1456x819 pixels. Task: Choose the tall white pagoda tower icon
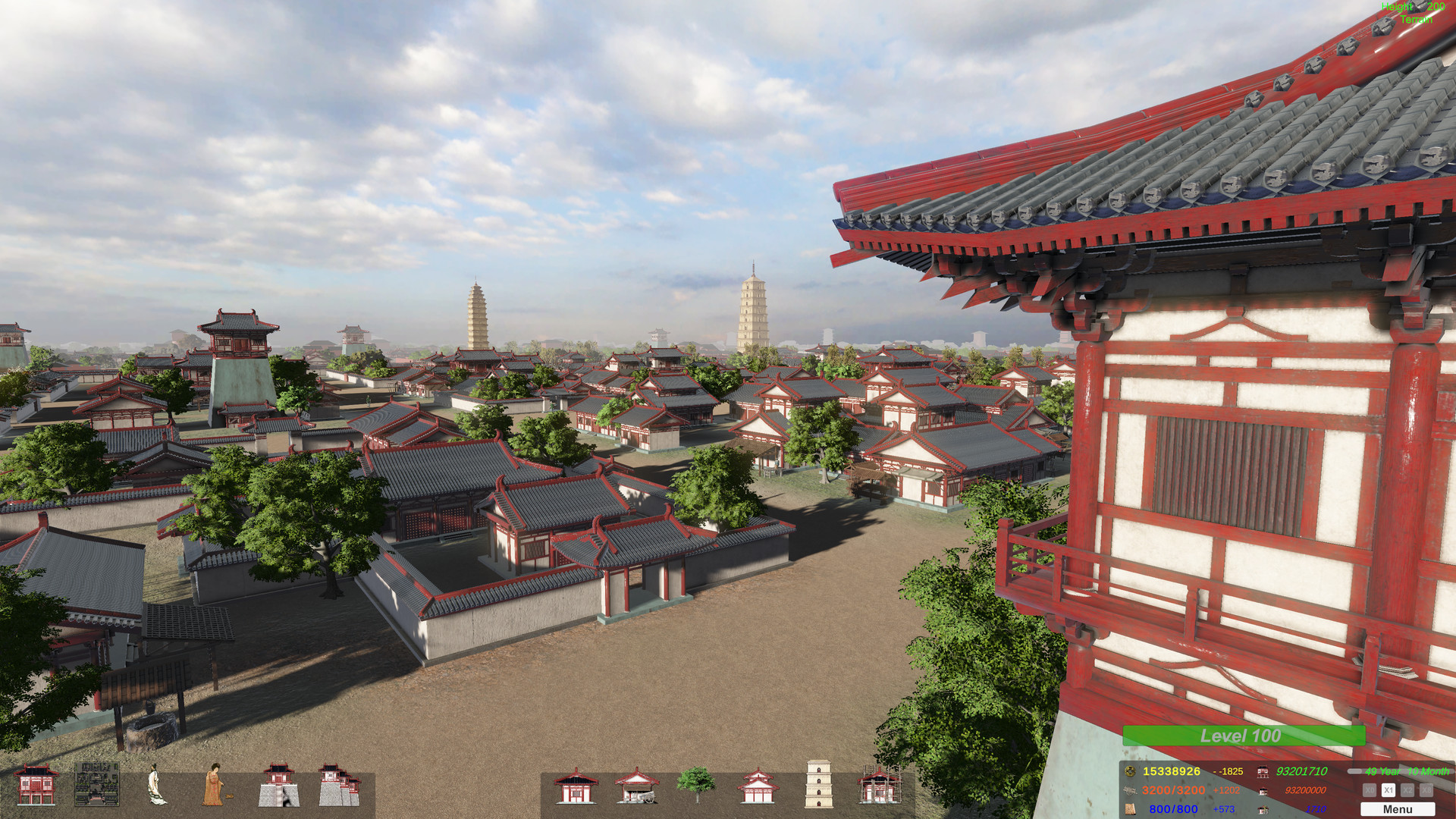(x=819, y=783)
